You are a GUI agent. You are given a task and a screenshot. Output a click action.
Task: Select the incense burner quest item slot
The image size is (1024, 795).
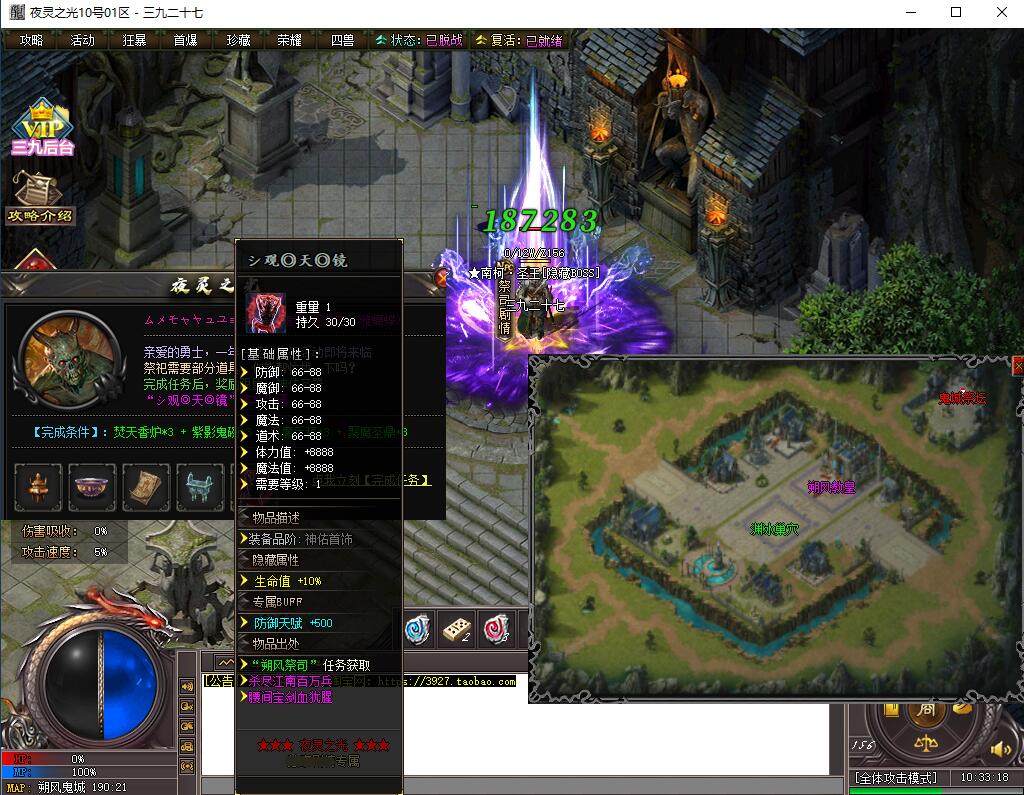(x=38, y=487)
